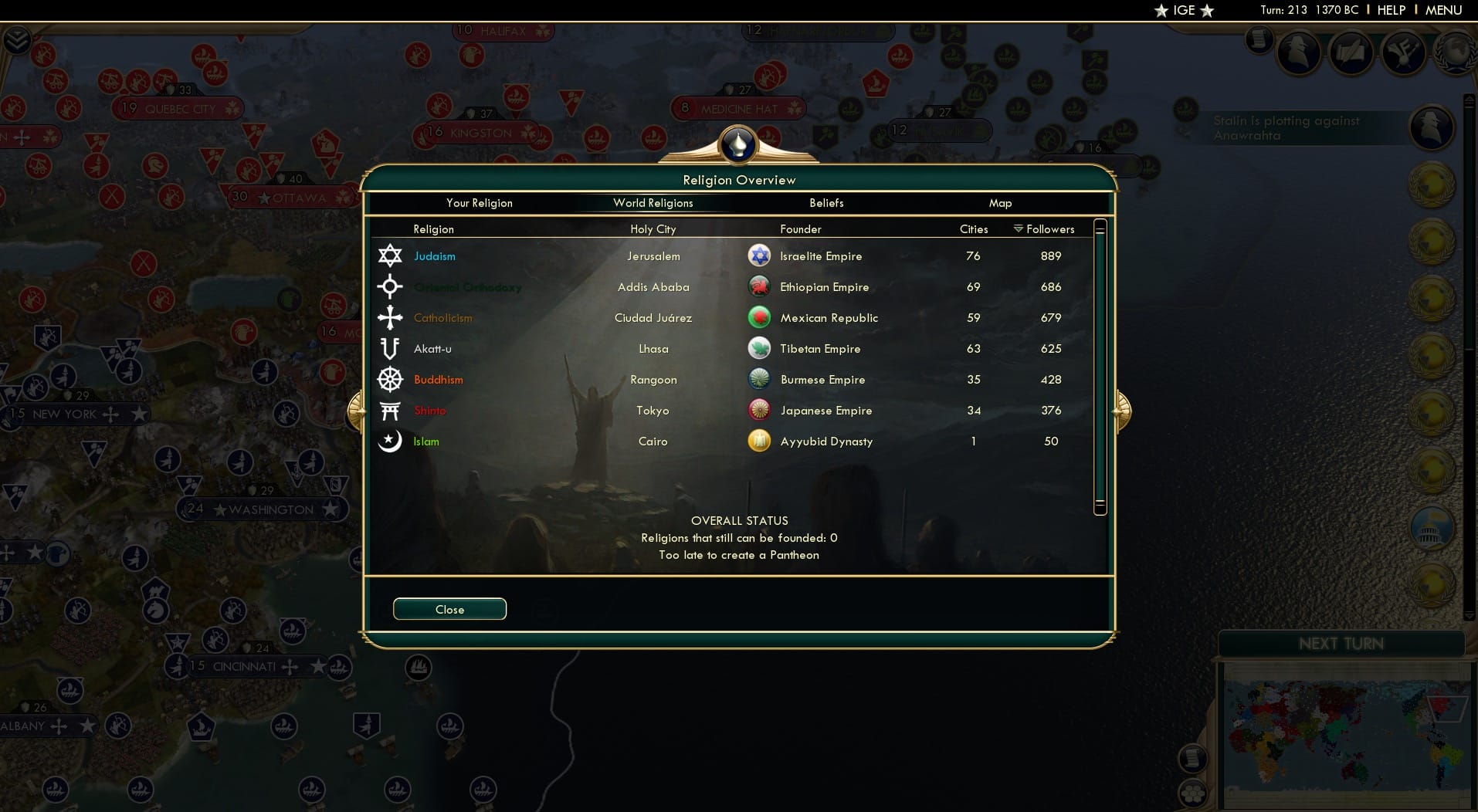1478x812 pixels.
Task: Select the Islam crescent icon
Action: pyautogui.click(x=392, y=441)
